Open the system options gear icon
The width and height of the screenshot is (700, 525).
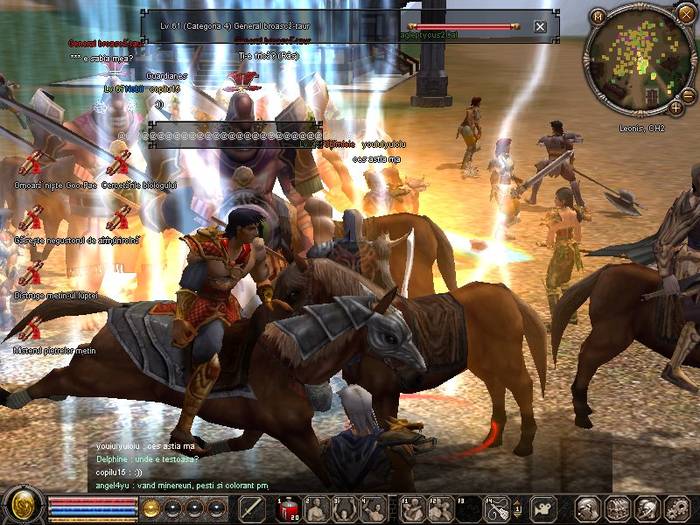(x=678, y=508)
